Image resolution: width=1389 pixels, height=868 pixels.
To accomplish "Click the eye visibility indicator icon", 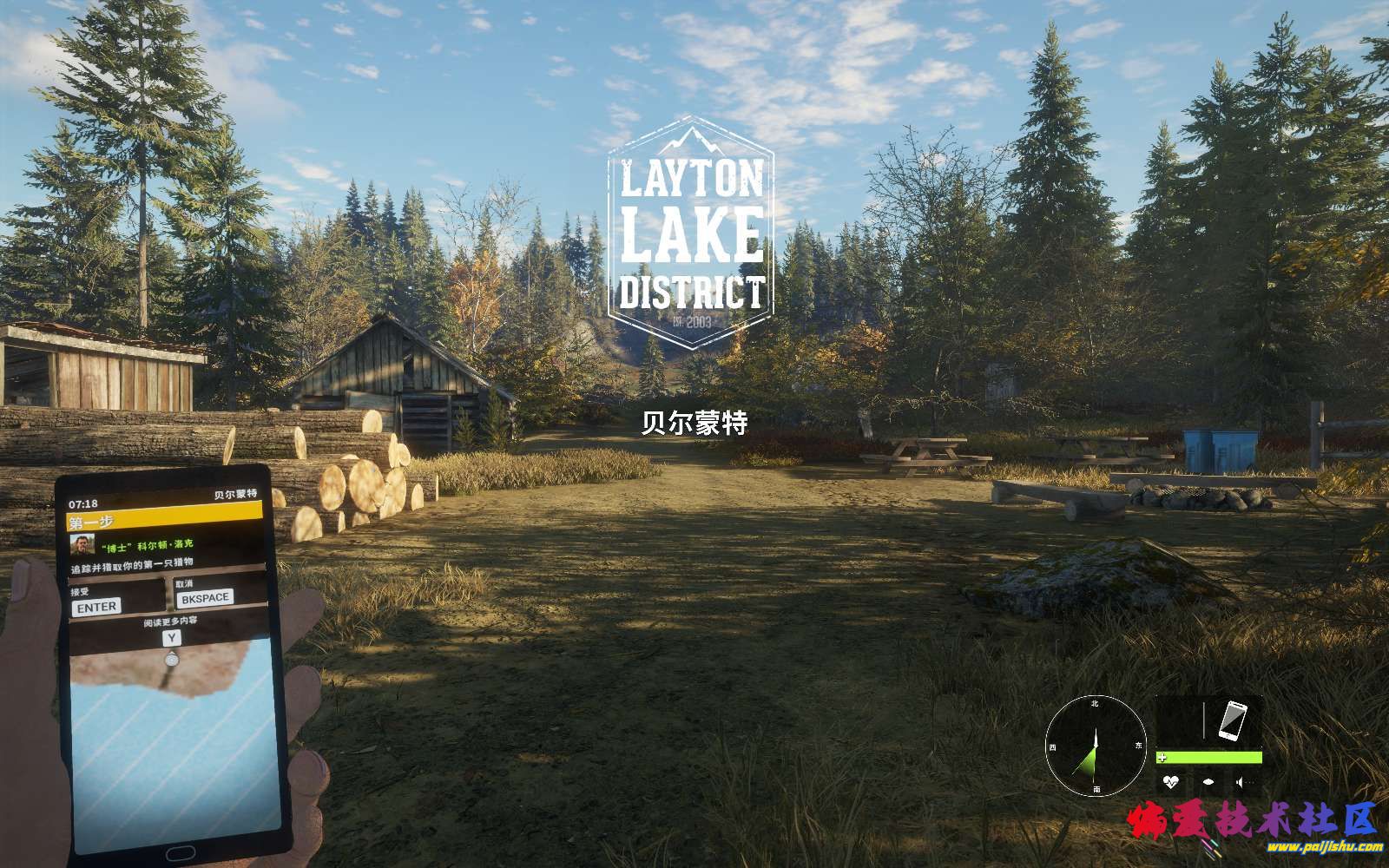I will click(1208, 782).
